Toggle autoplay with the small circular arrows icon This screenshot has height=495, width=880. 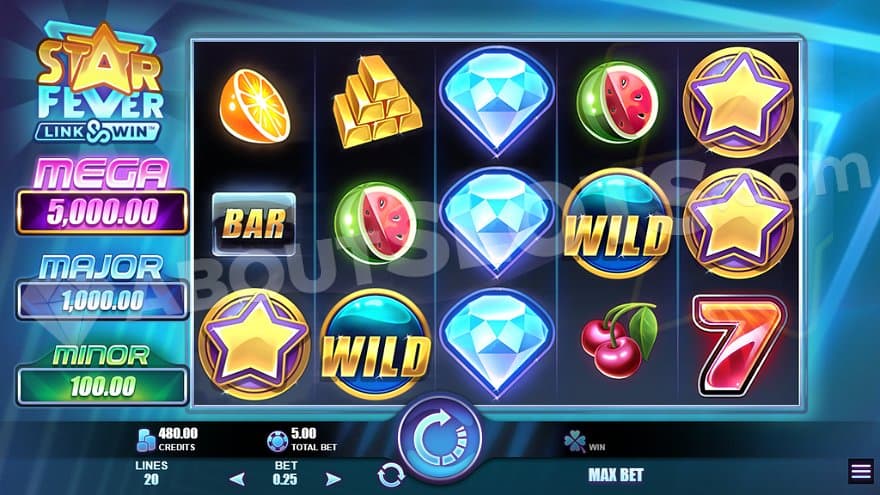[x=390, y=475]
